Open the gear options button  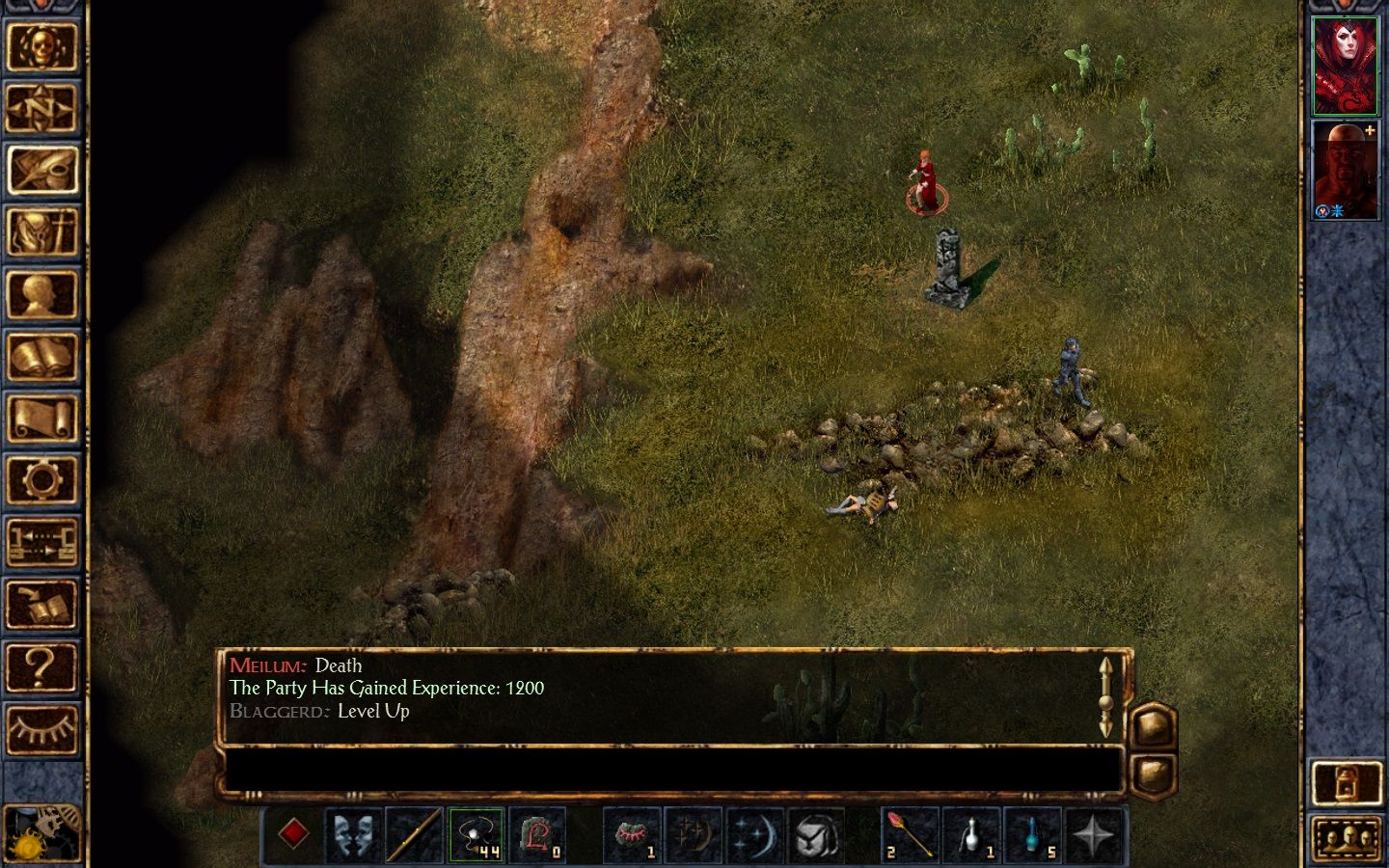click(41, 479)
